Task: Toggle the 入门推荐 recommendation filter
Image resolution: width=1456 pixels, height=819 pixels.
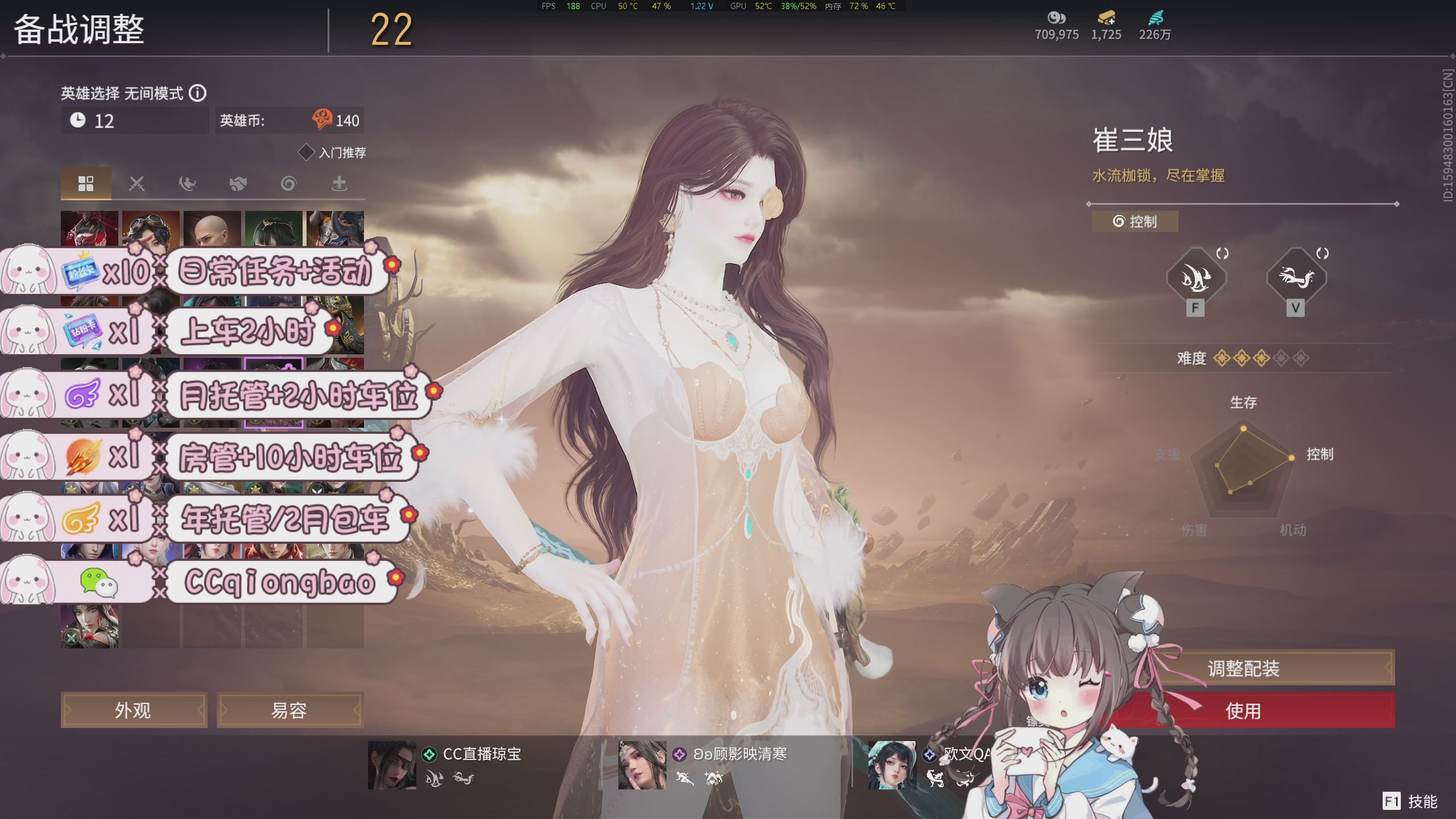Action: pyautogui.click(x=307, y=151)
